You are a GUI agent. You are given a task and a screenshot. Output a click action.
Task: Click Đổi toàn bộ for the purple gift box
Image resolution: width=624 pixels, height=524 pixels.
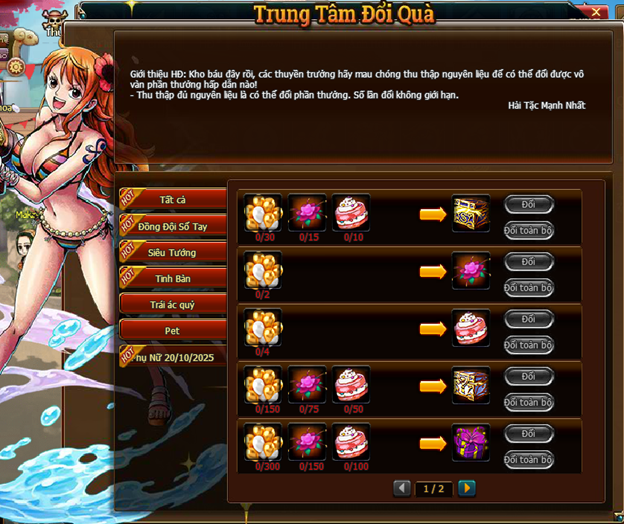pos(529,459)
